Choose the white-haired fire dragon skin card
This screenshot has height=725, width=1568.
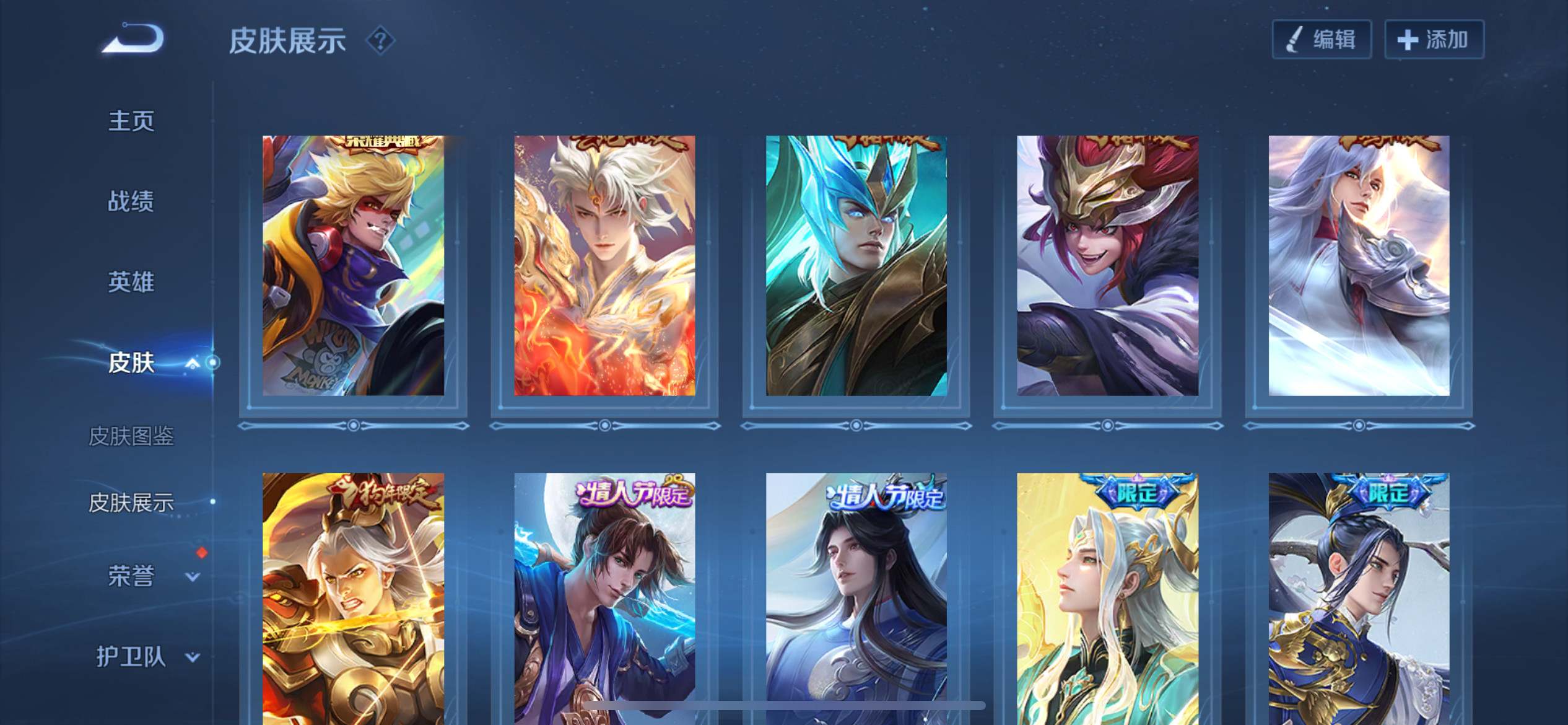coord(604,265)
